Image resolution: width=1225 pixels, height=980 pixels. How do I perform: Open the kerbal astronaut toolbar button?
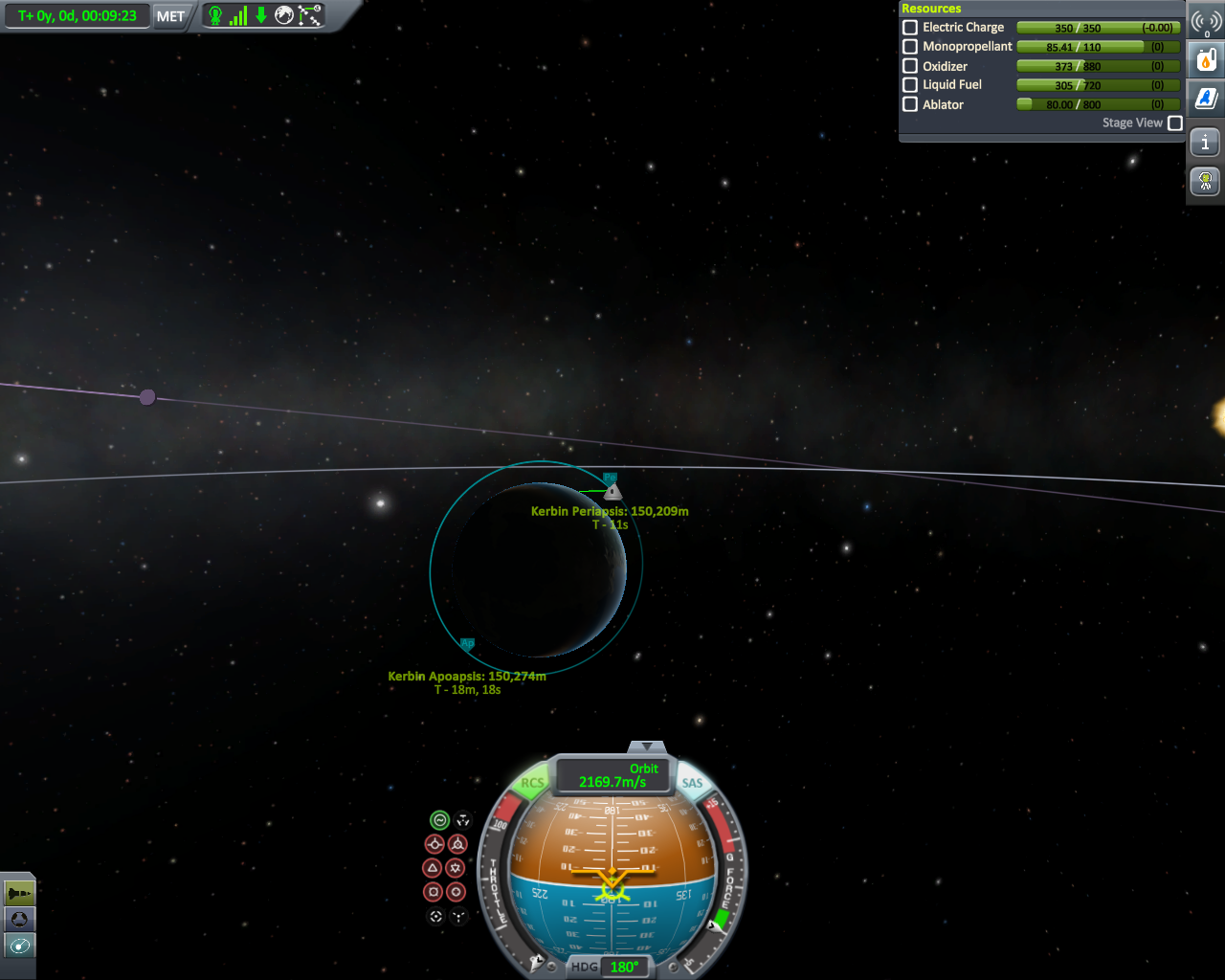click(1206, 181)
